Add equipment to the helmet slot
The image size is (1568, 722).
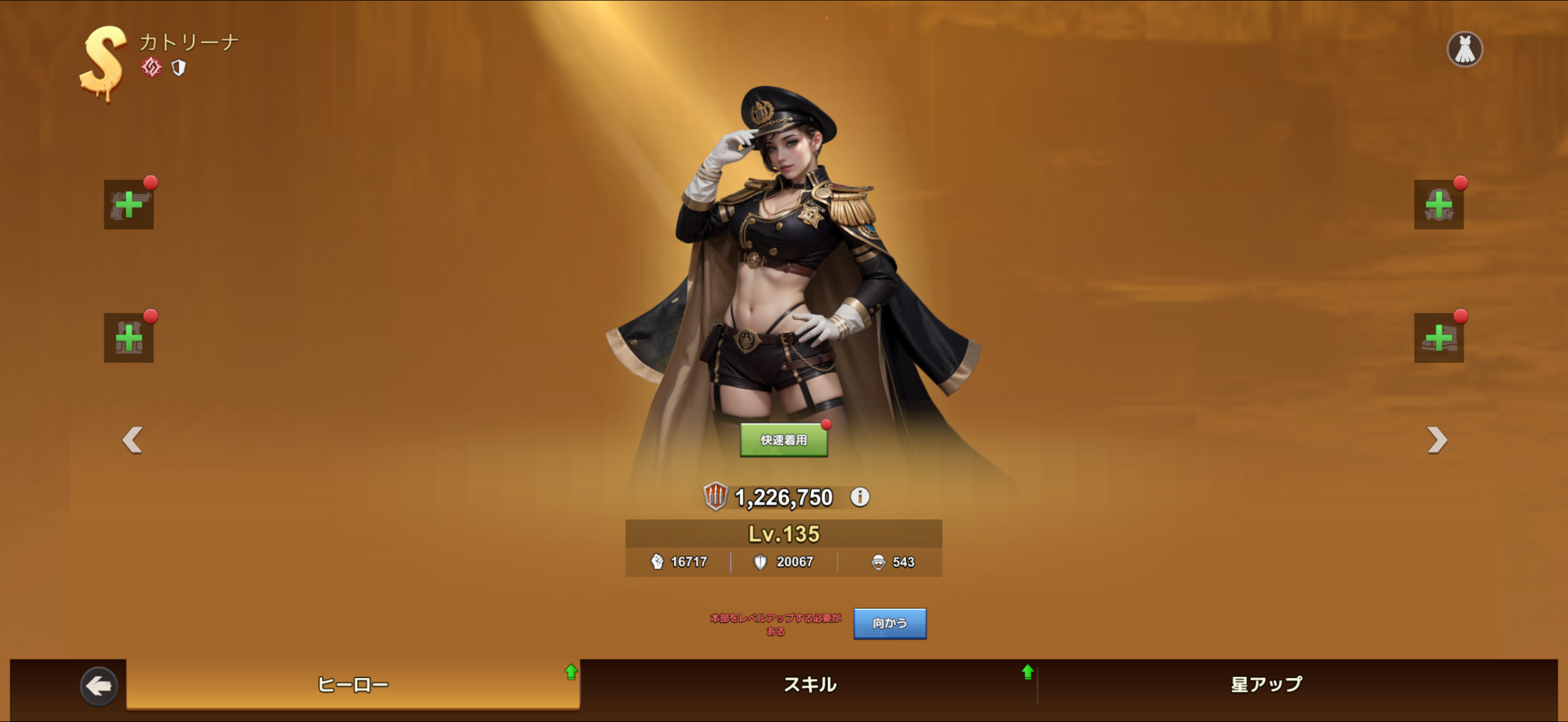click(1438, 205)
